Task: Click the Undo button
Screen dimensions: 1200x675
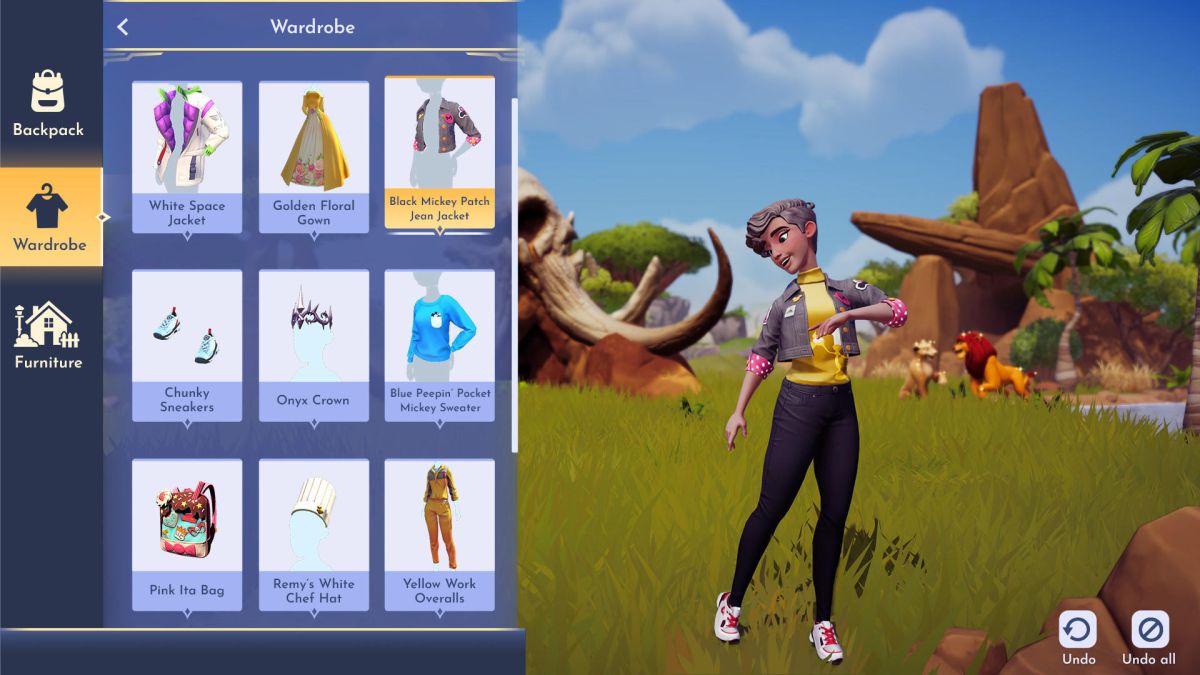Action: point(1078,637)
